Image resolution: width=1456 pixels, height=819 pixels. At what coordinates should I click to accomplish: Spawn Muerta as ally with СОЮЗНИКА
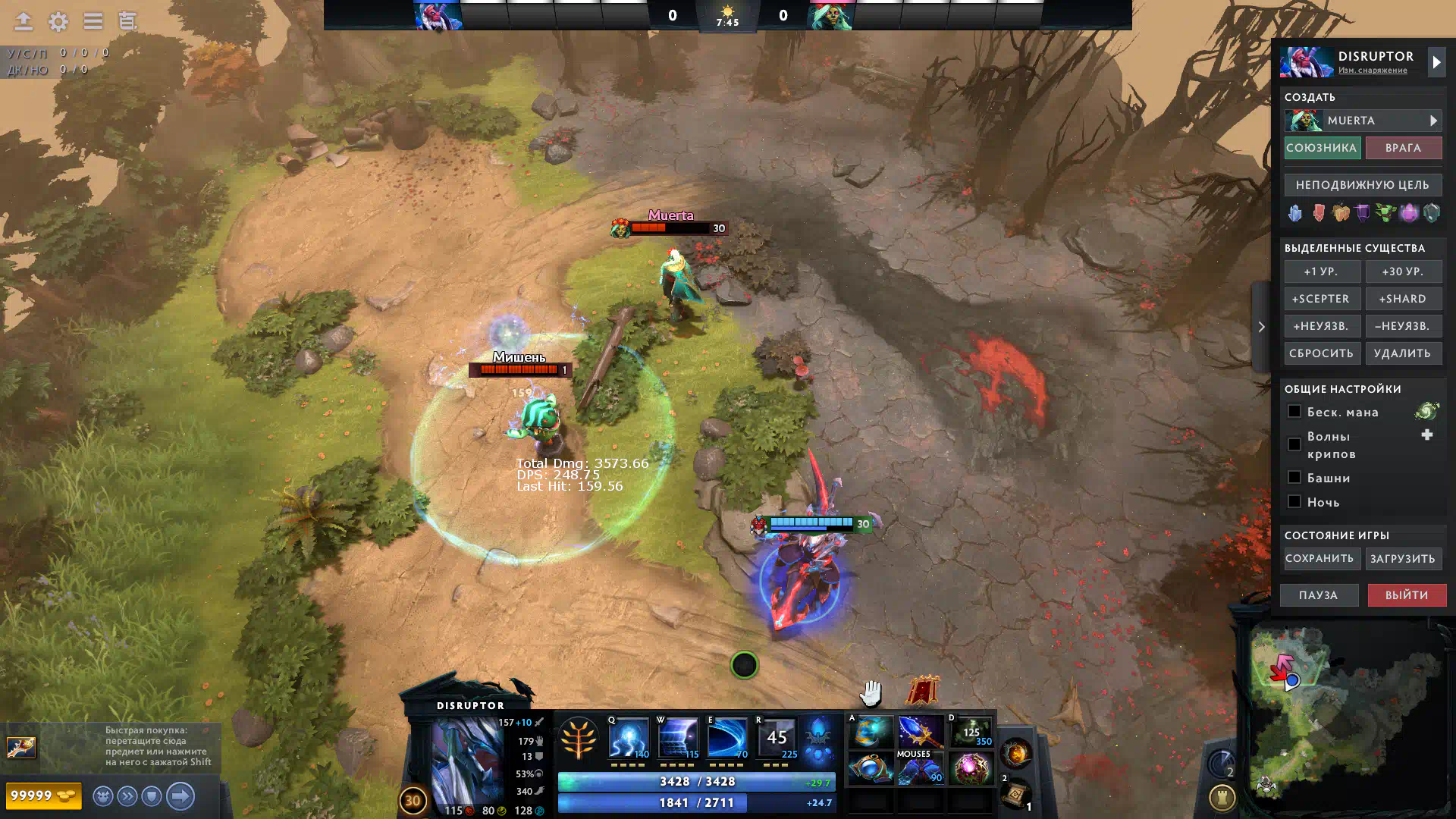point(1321,148)
